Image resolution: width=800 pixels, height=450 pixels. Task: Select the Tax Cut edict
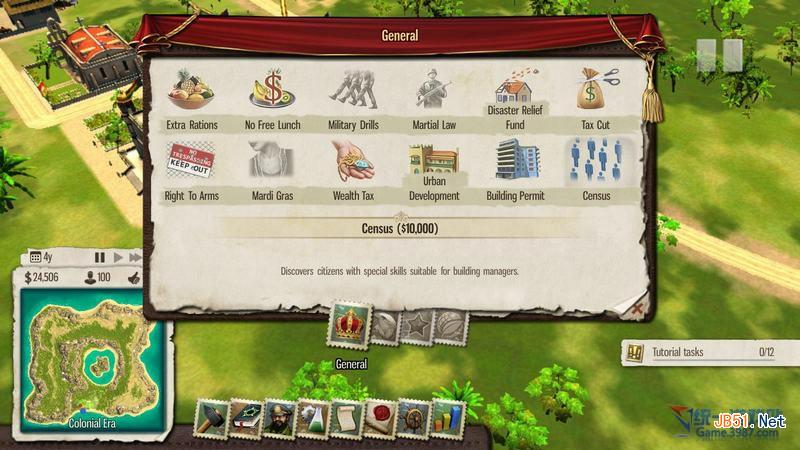(x=597, y=91)
